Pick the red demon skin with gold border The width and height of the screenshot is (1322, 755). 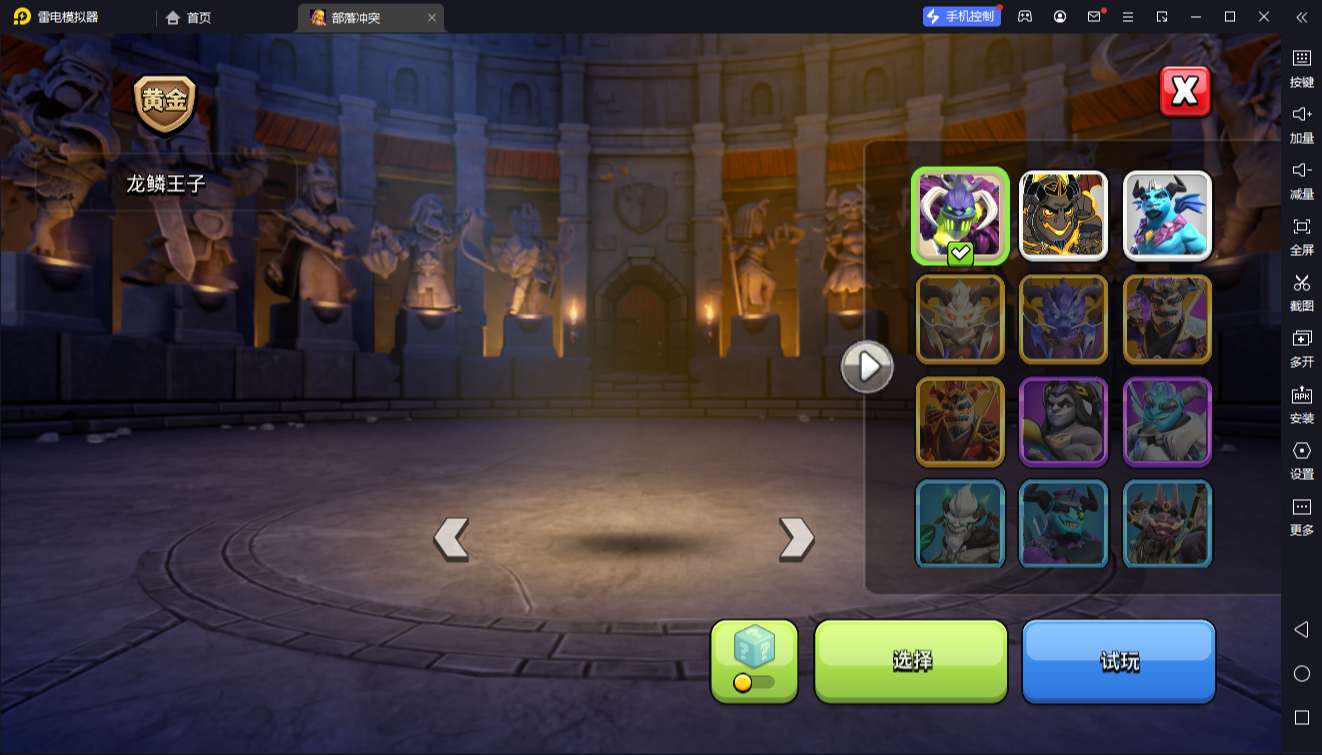(960, 421)
